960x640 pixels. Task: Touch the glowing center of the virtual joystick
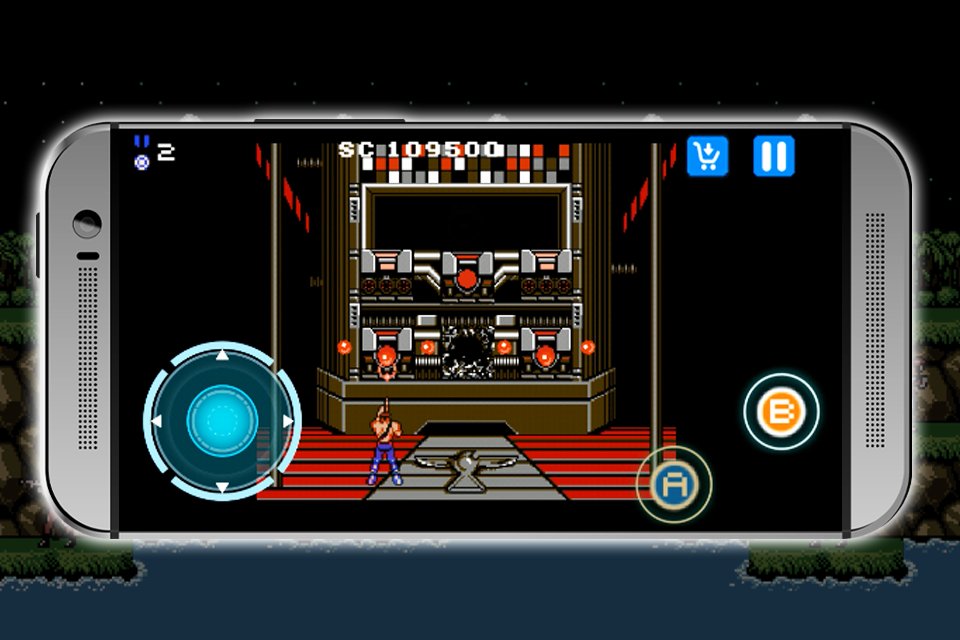click(x=222, y=421)
